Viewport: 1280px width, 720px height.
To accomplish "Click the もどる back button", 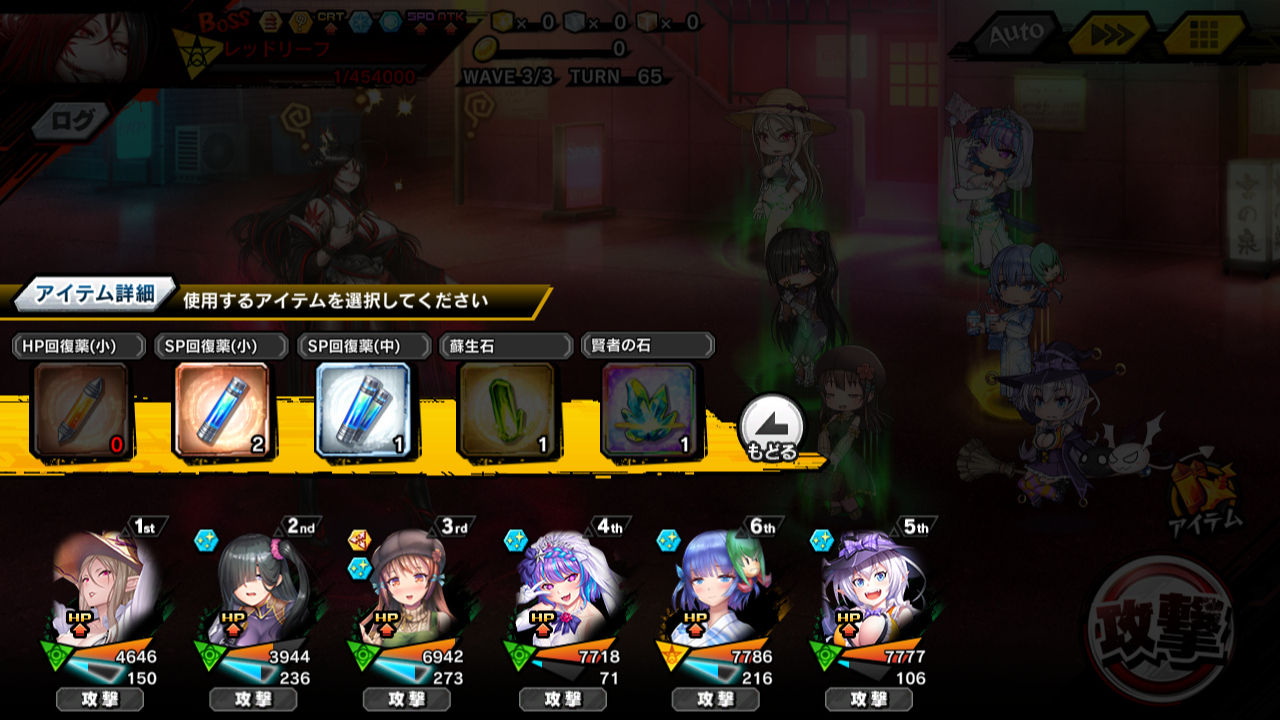I will pos(772,428).
